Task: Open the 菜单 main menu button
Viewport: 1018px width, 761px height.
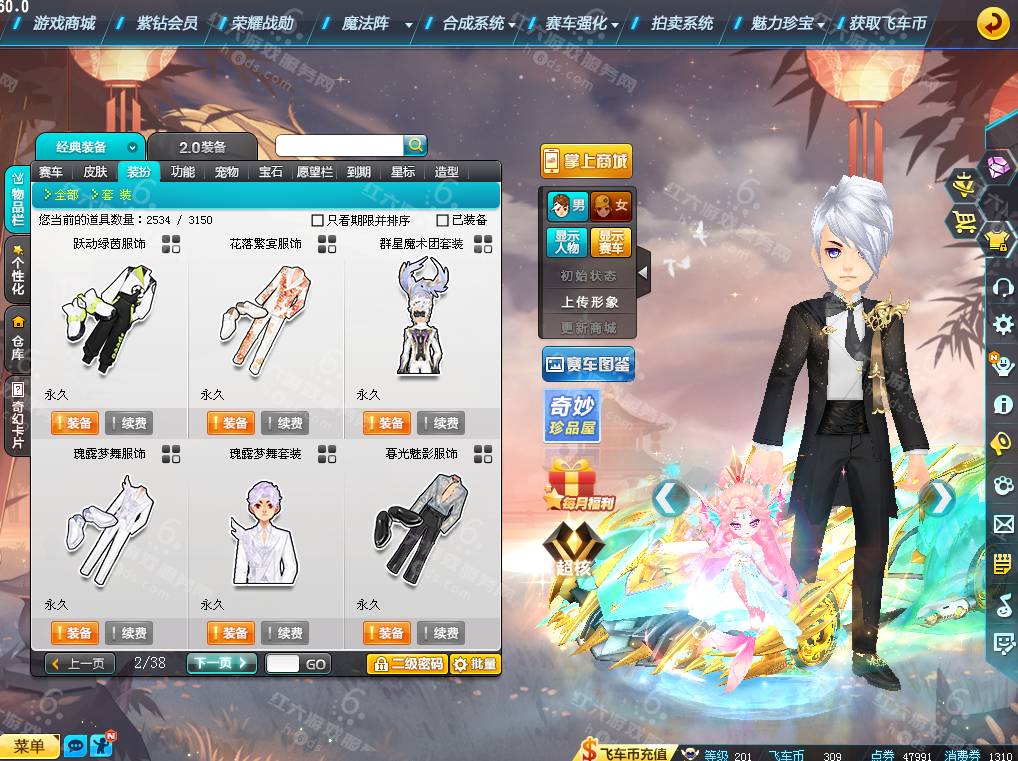Action: pos(29,746)
